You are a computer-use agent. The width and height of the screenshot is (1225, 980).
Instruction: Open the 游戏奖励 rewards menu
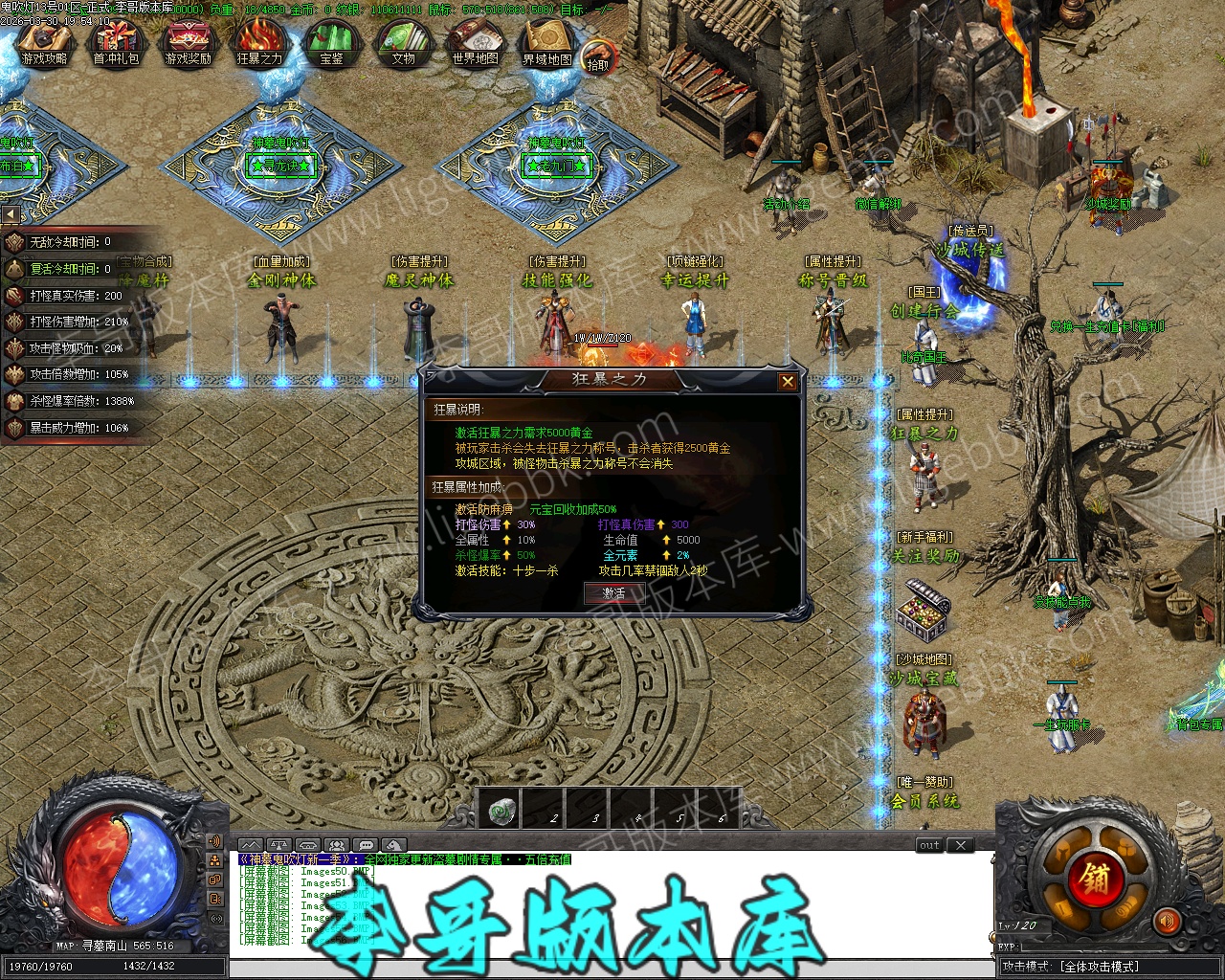(188, 45)
